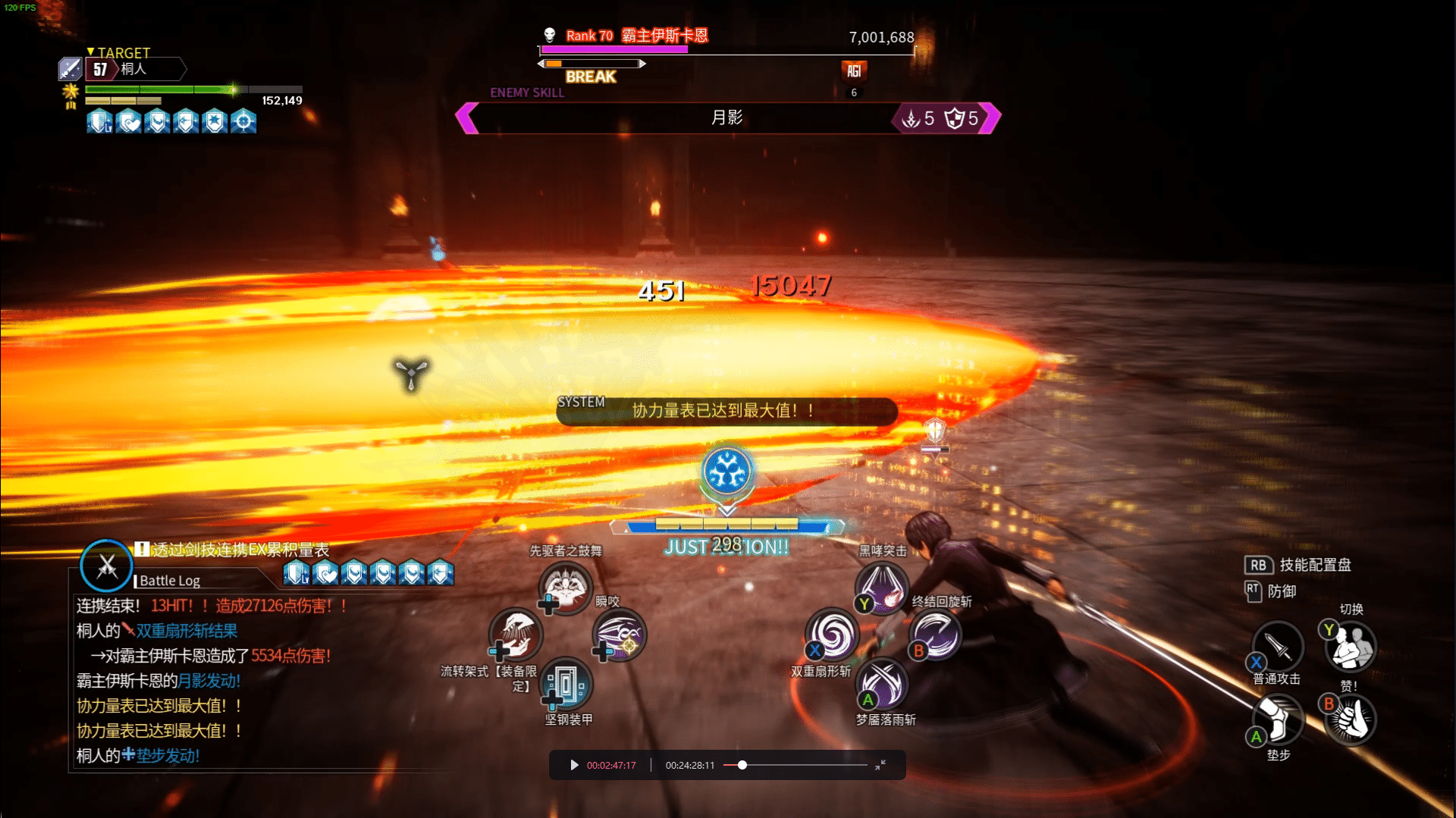Use the 瞬咬 skill icon
The width and height of the screenshot is (1456, 818).
[x=619, y=635]
